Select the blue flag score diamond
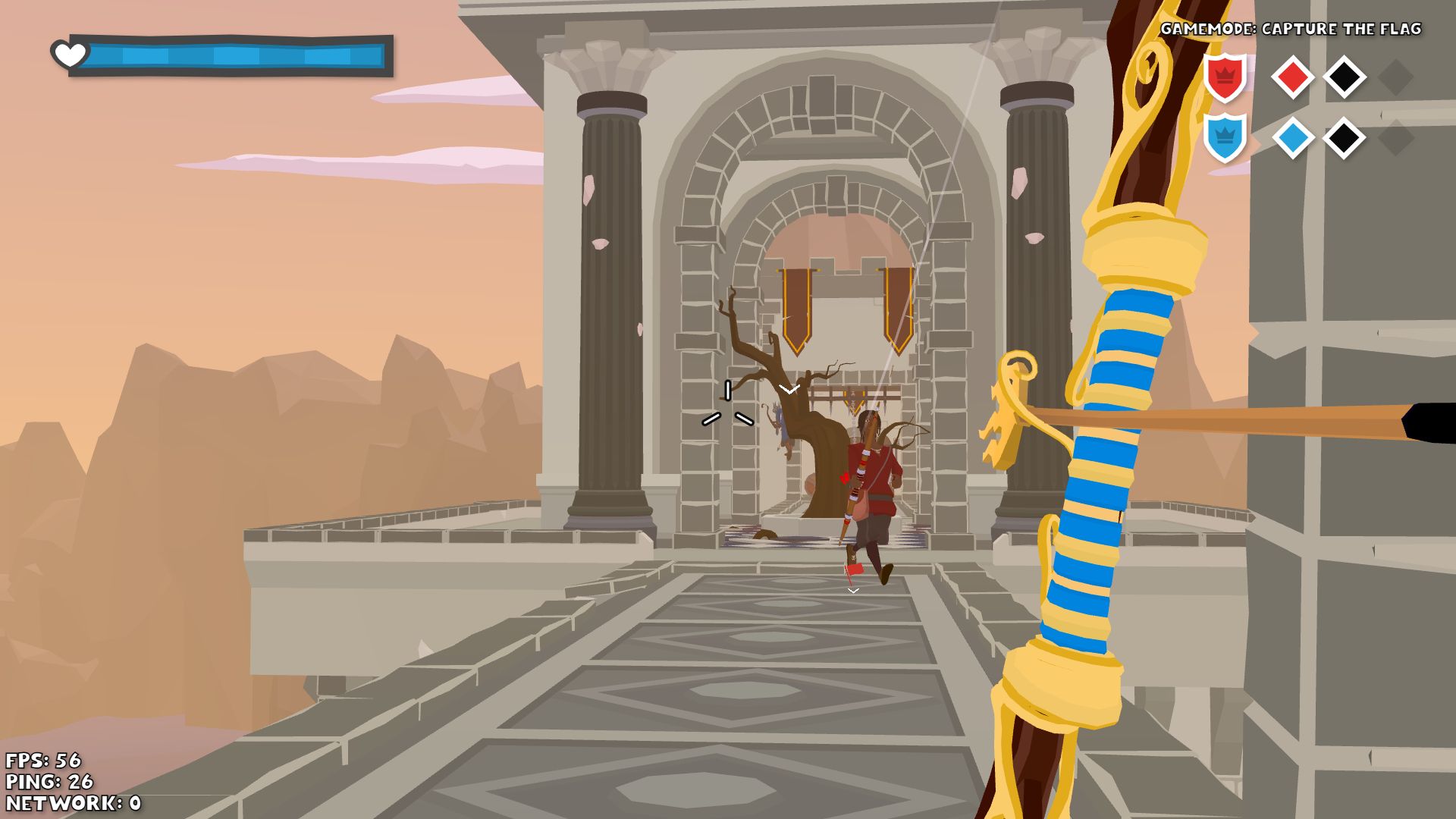Image resolution: width=1456 pixels, height=819 pixels. pyautogui.click(x=1292, y=138)
